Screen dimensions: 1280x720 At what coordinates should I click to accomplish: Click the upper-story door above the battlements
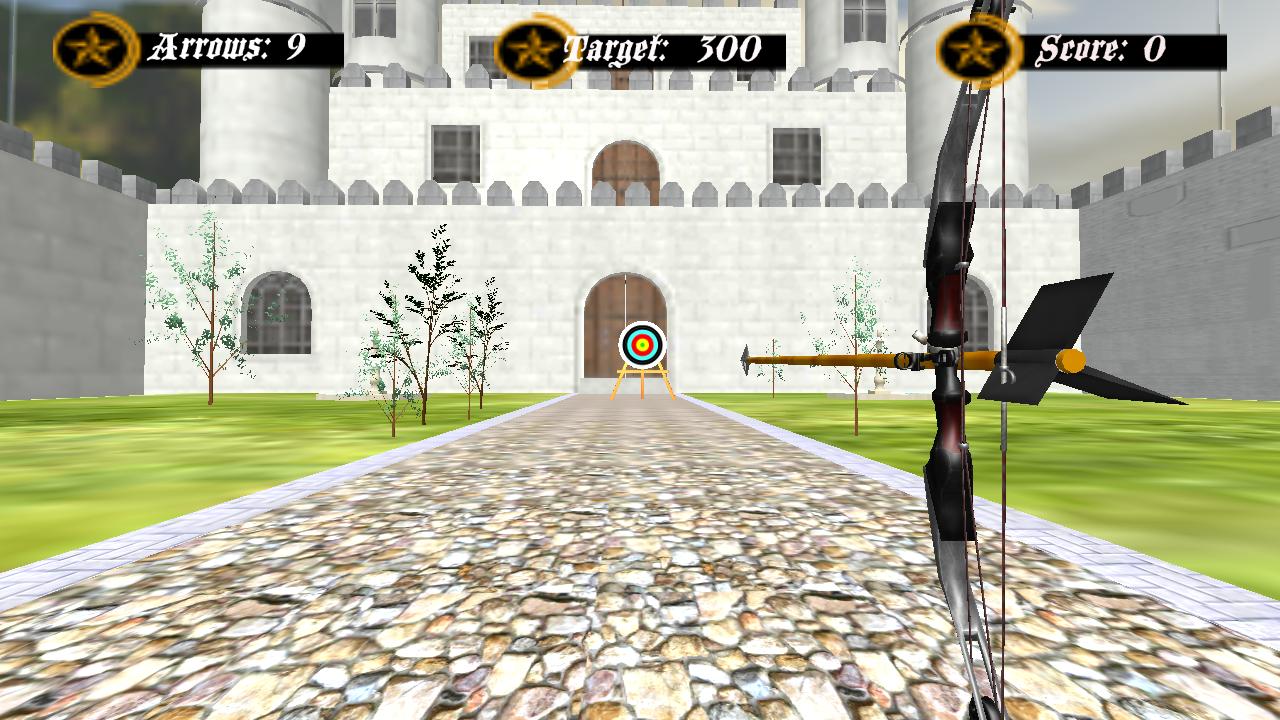[x=625, y=160]
